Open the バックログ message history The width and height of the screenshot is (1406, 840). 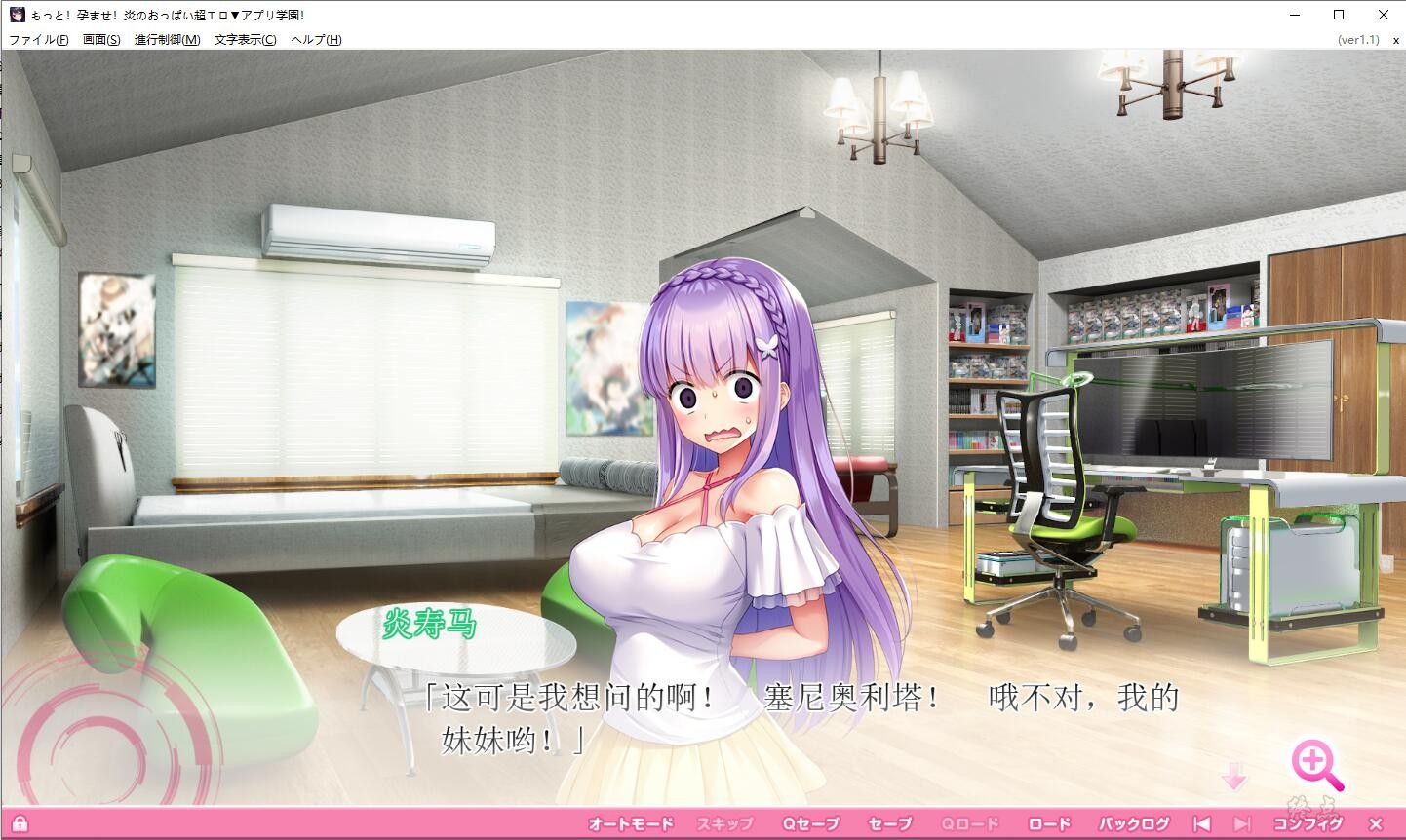(x=1134, y=823)
